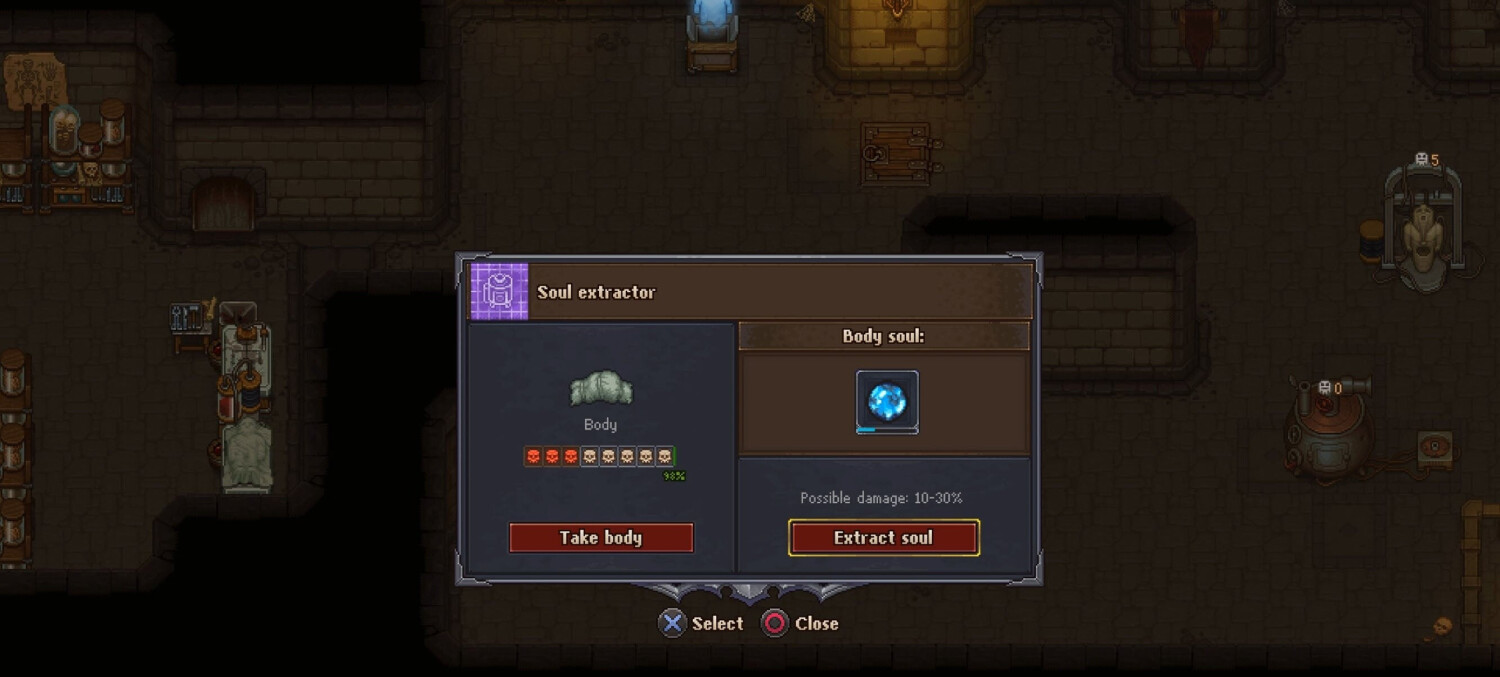Activate the Extract soul button
The height and width of the screenshot is (677, 1500).
pos(883,538)
